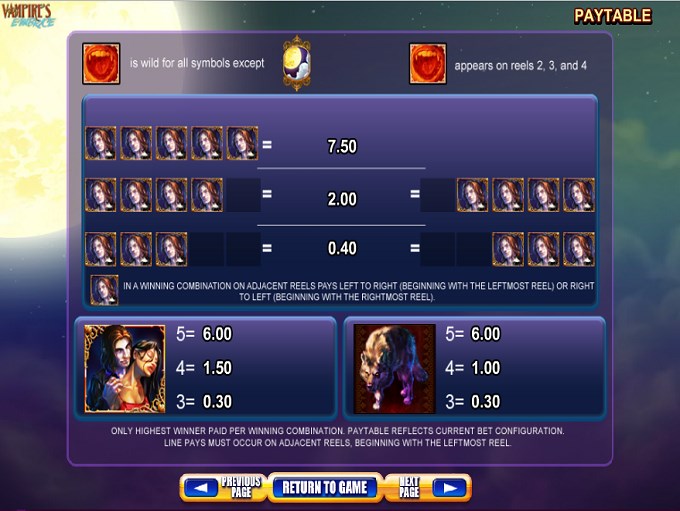
Task: Click Return to Game button
Action: click(324, 488)
